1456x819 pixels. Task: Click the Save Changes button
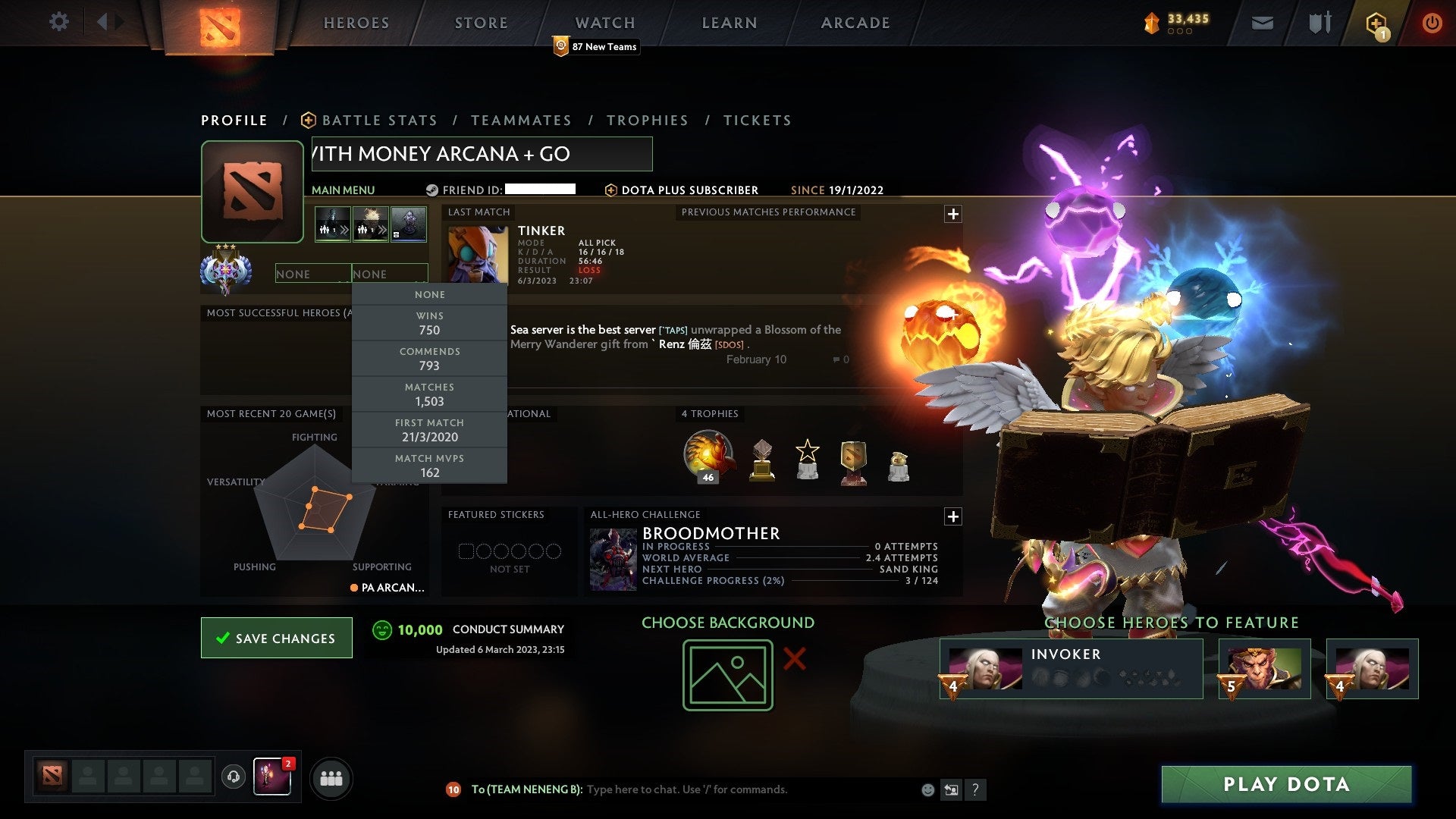tap(276, 638)
